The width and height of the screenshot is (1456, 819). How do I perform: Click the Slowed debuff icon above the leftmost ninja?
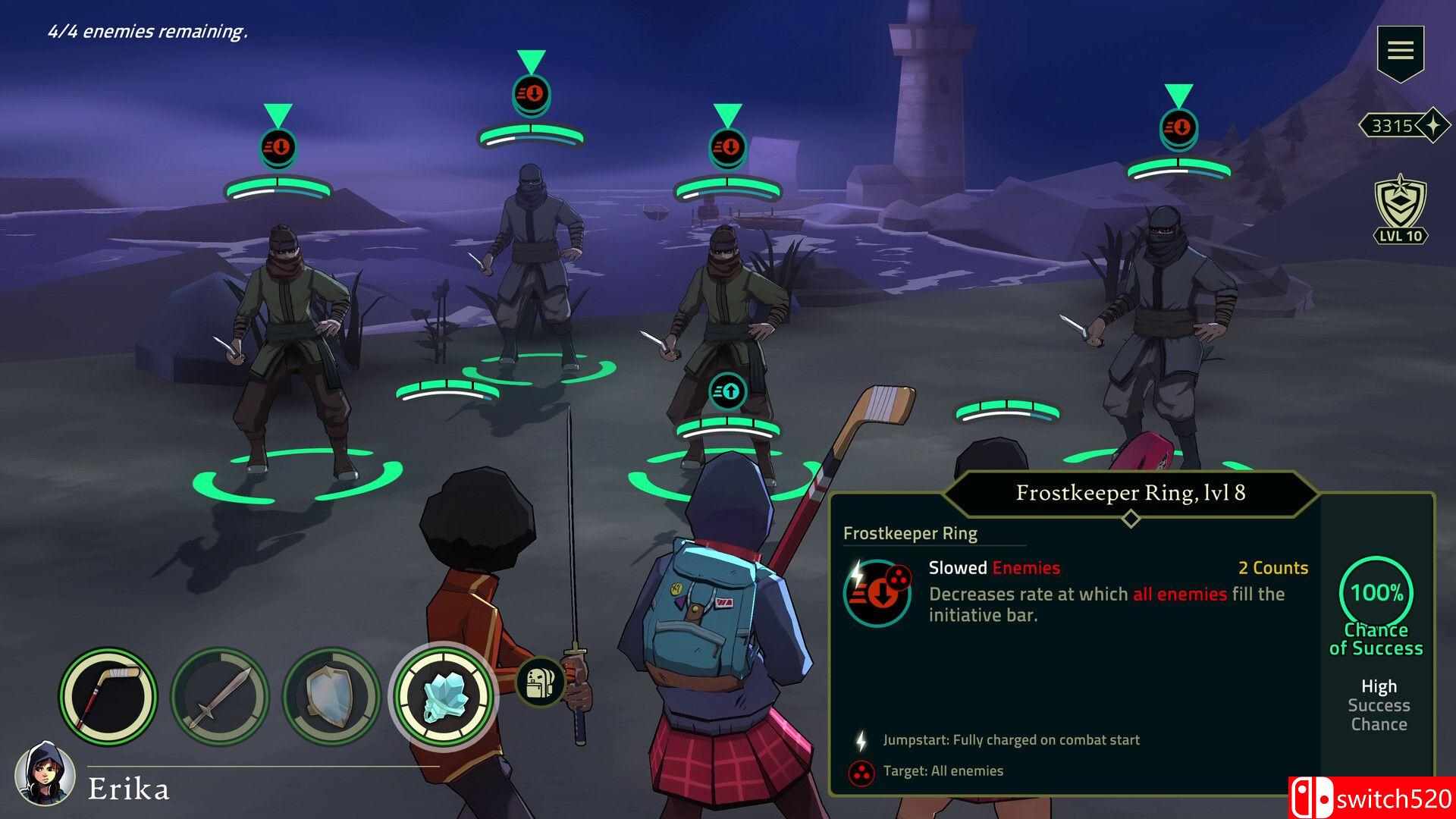point(278,147)
